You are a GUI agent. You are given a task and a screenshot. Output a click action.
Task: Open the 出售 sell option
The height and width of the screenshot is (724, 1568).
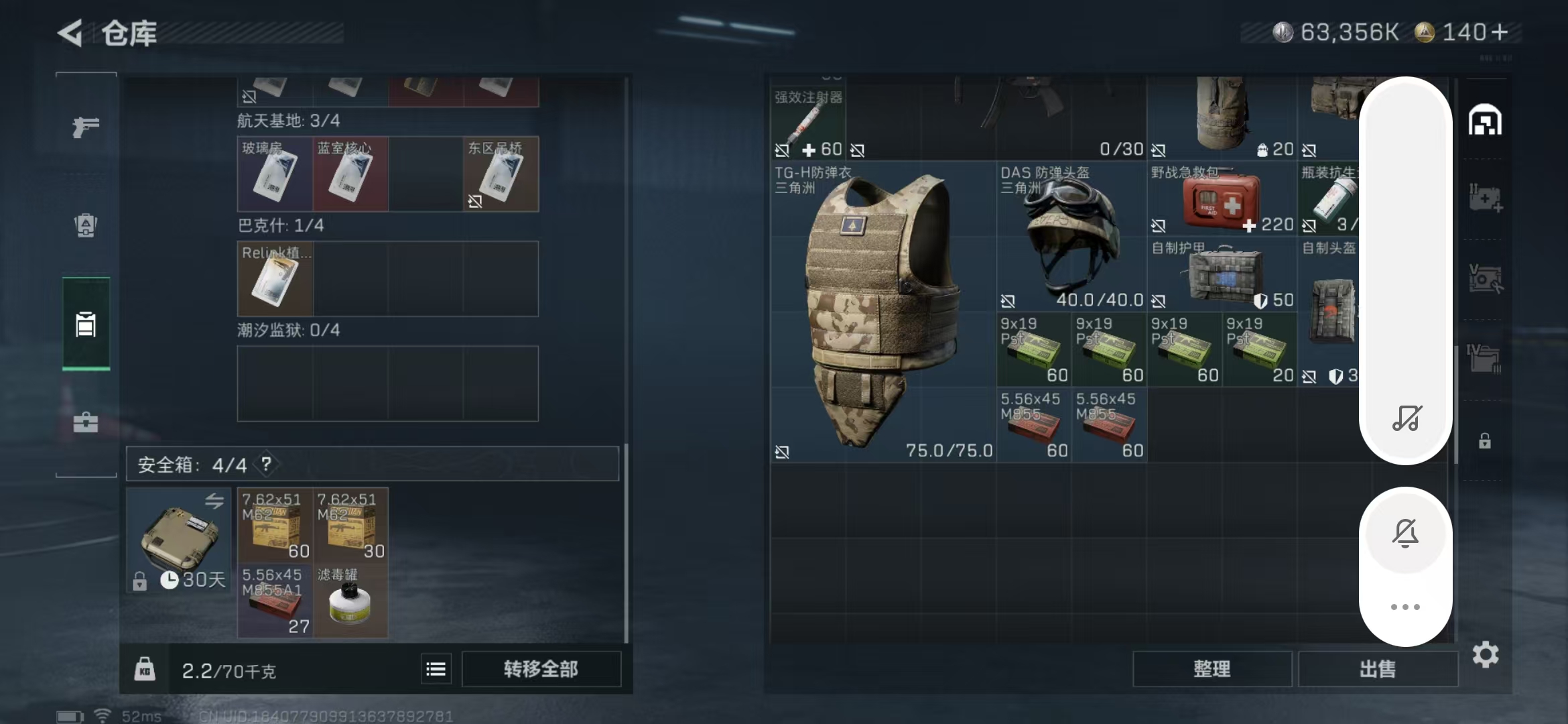coord(1378,669)
